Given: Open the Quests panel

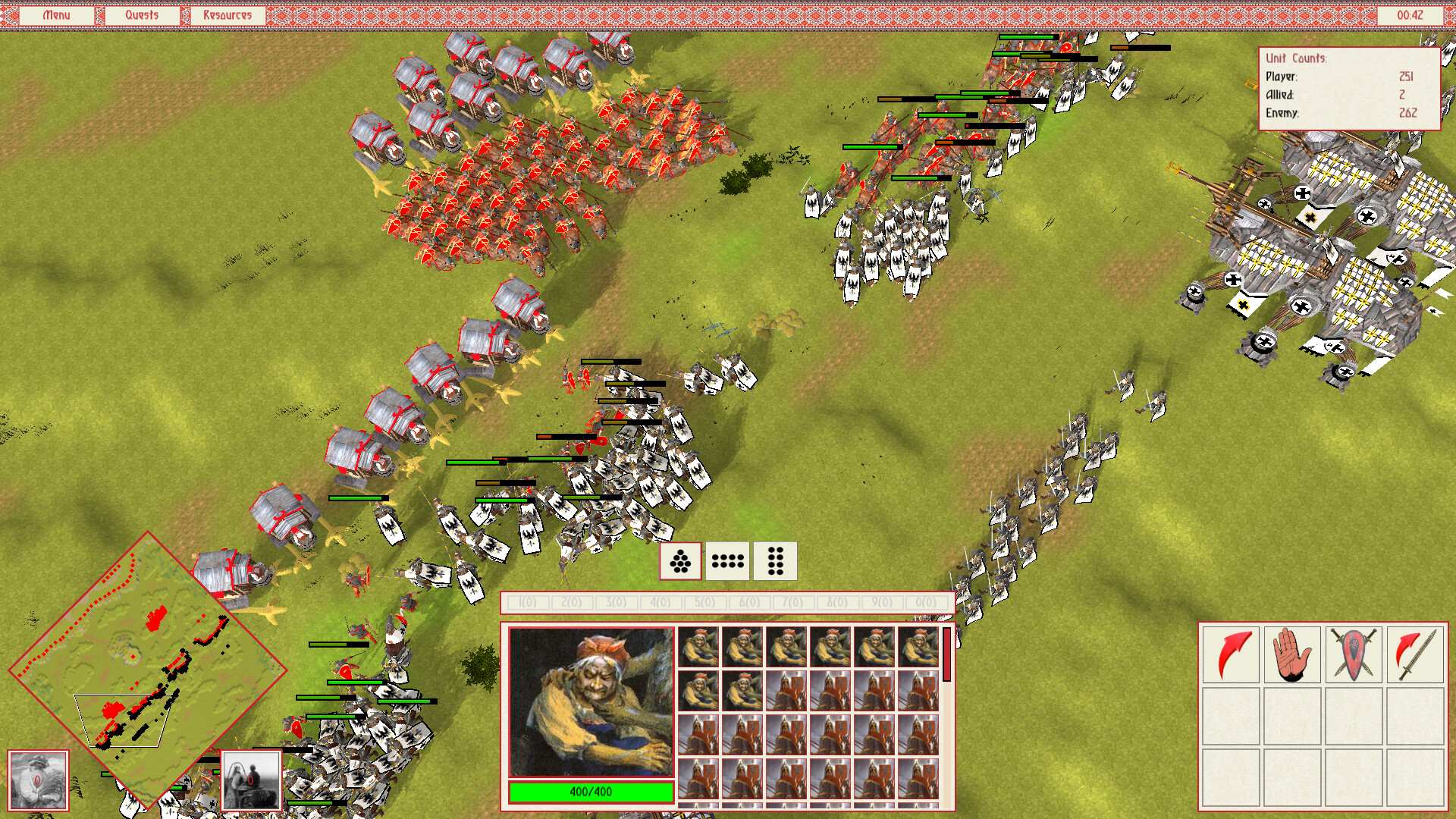Looking at the screenshot, I should [143, 14].
